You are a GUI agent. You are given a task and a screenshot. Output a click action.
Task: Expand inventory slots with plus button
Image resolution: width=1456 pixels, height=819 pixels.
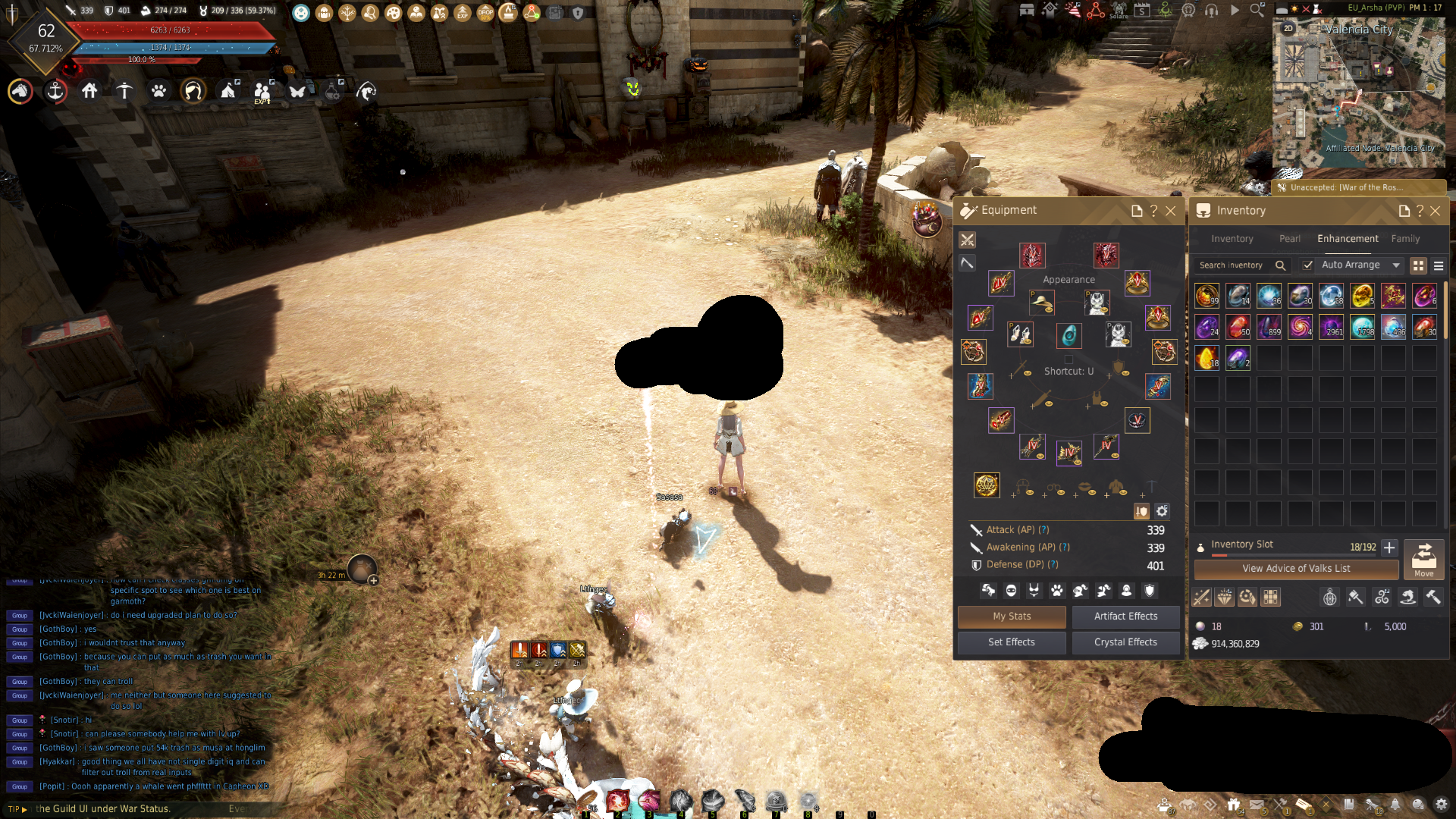coord(1389,548)
